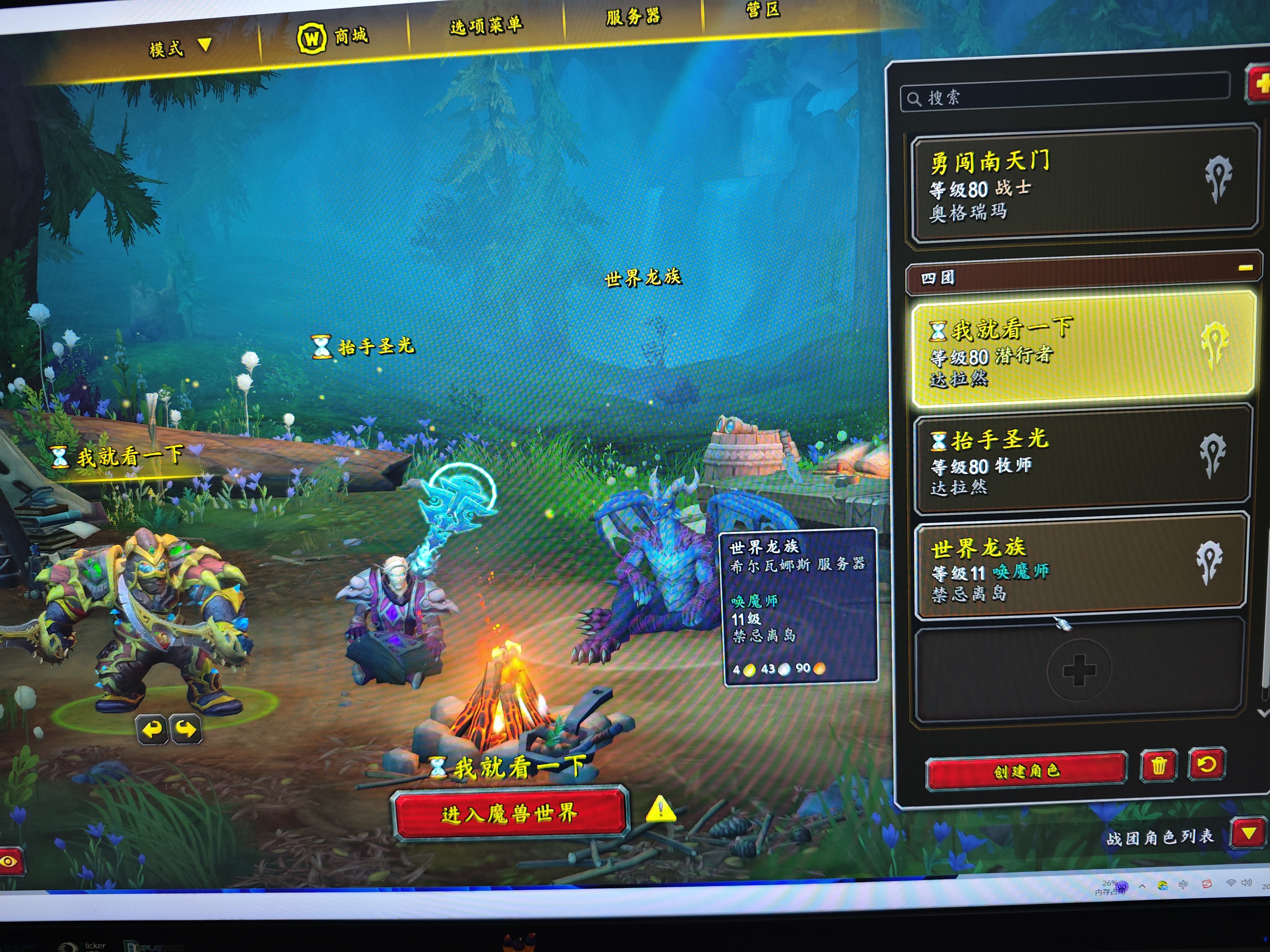This screenshot has width=1270, height=952.
Task: Toggle the 战团角色列表 dropdown arrow
Action: click(1248, 833)
